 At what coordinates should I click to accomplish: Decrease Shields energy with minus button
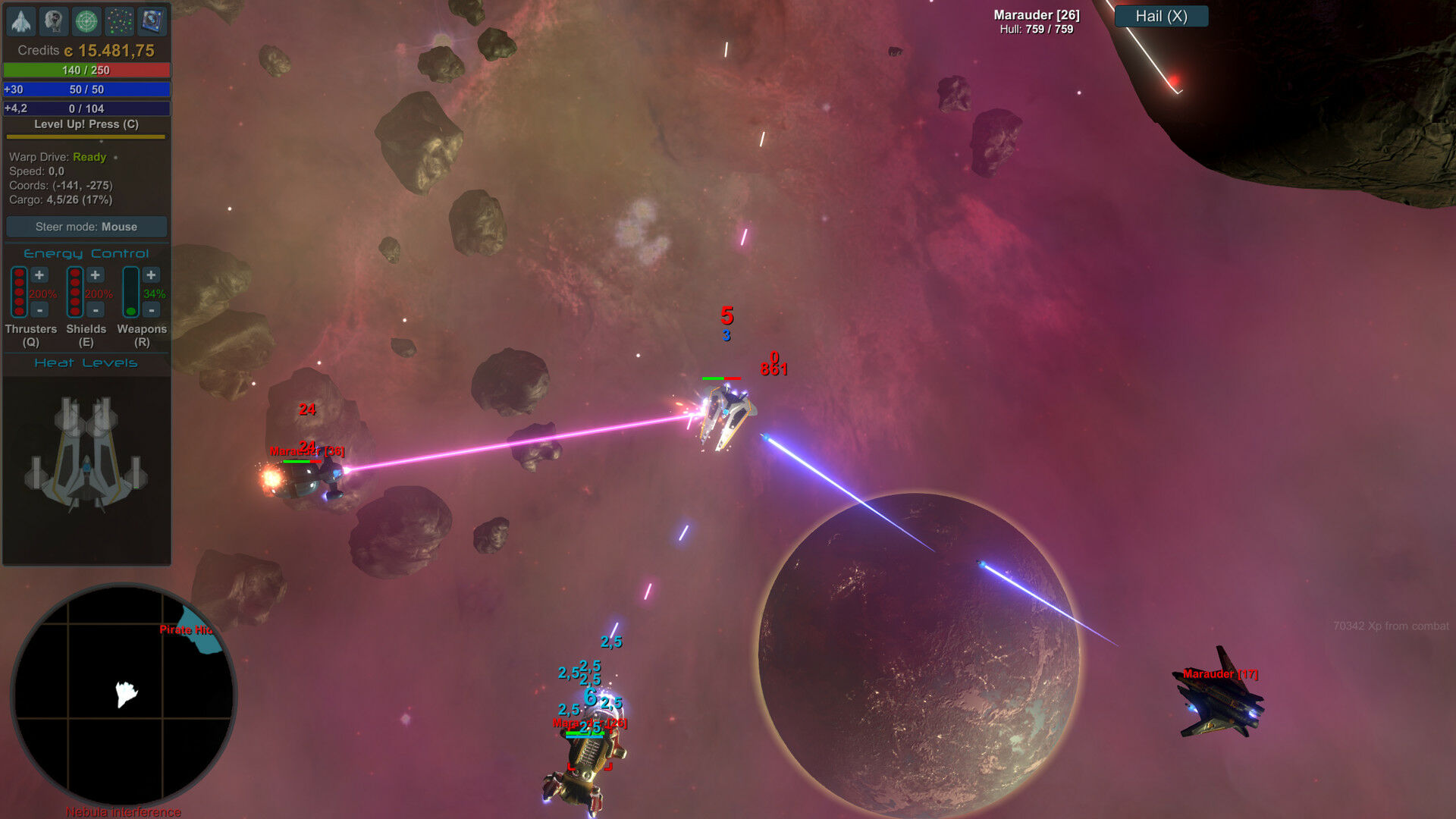95,310
